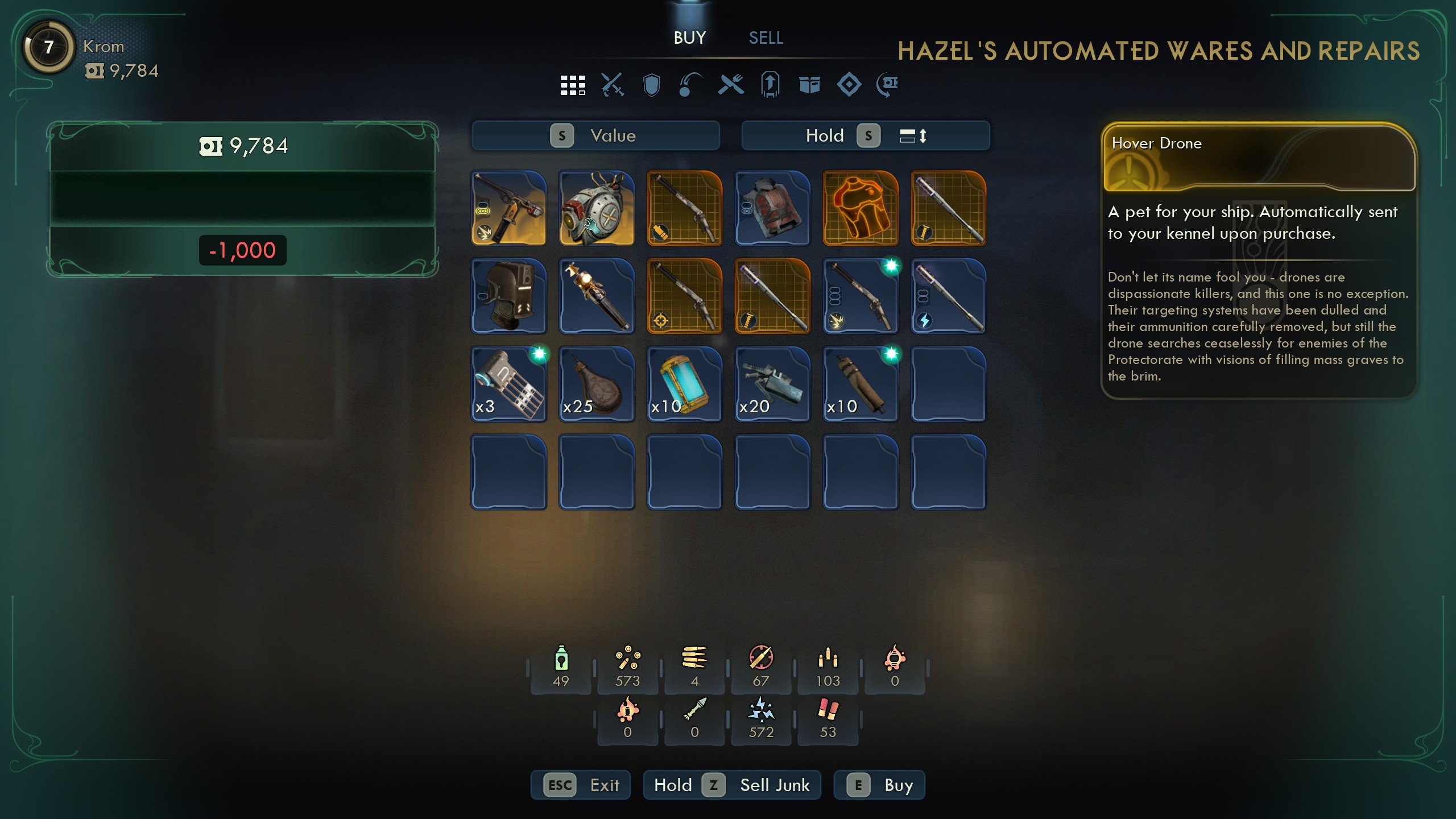Open the Buy tab

(x=689, y=38)
